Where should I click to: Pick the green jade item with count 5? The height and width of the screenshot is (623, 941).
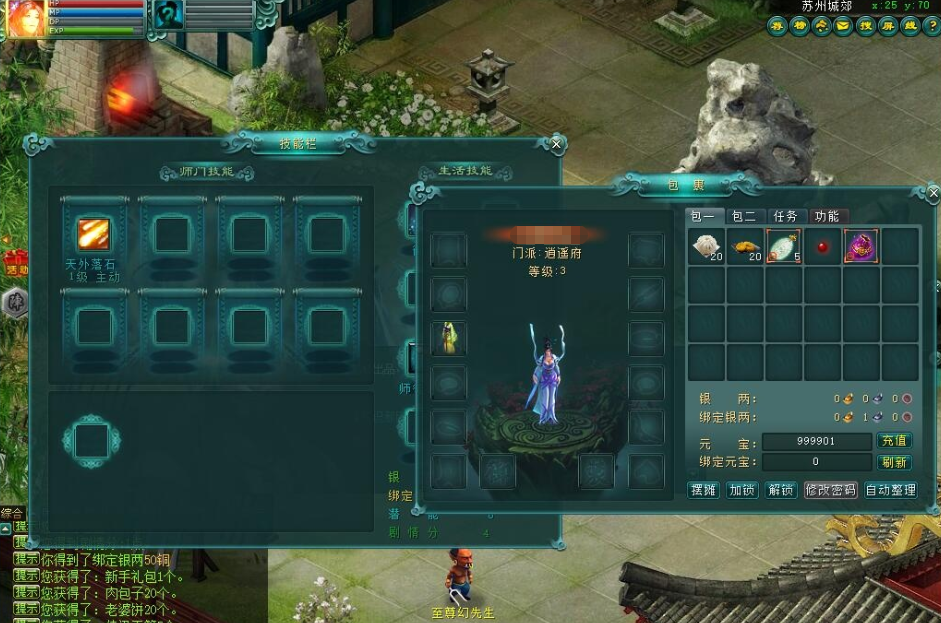(x=783, y=246)
